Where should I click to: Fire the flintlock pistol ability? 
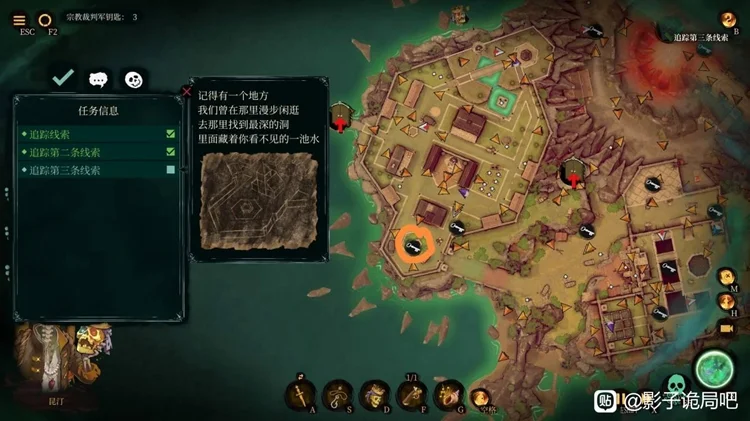point(410,394)
